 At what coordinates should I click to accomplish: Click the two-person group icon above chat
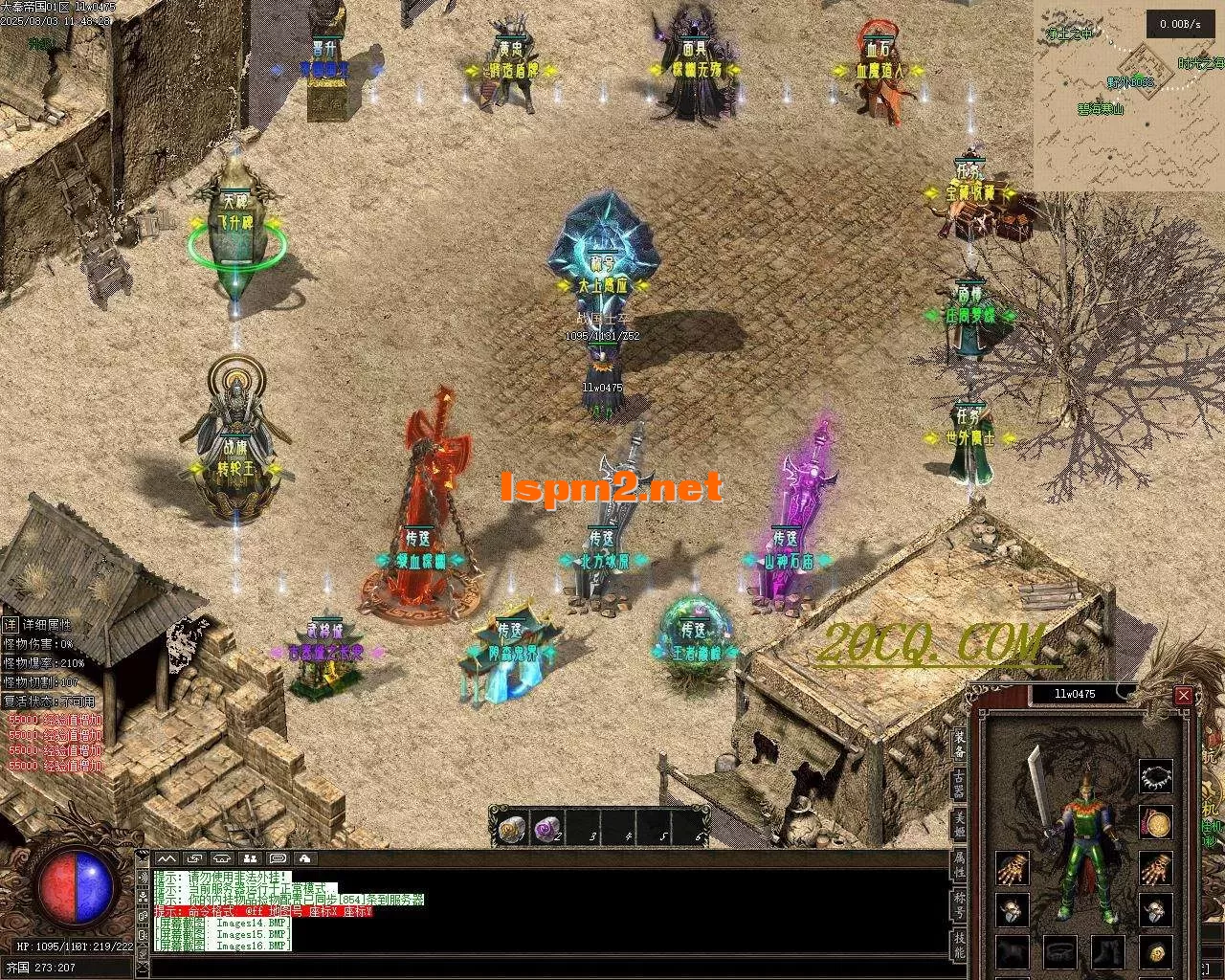[x=250, y=858]
